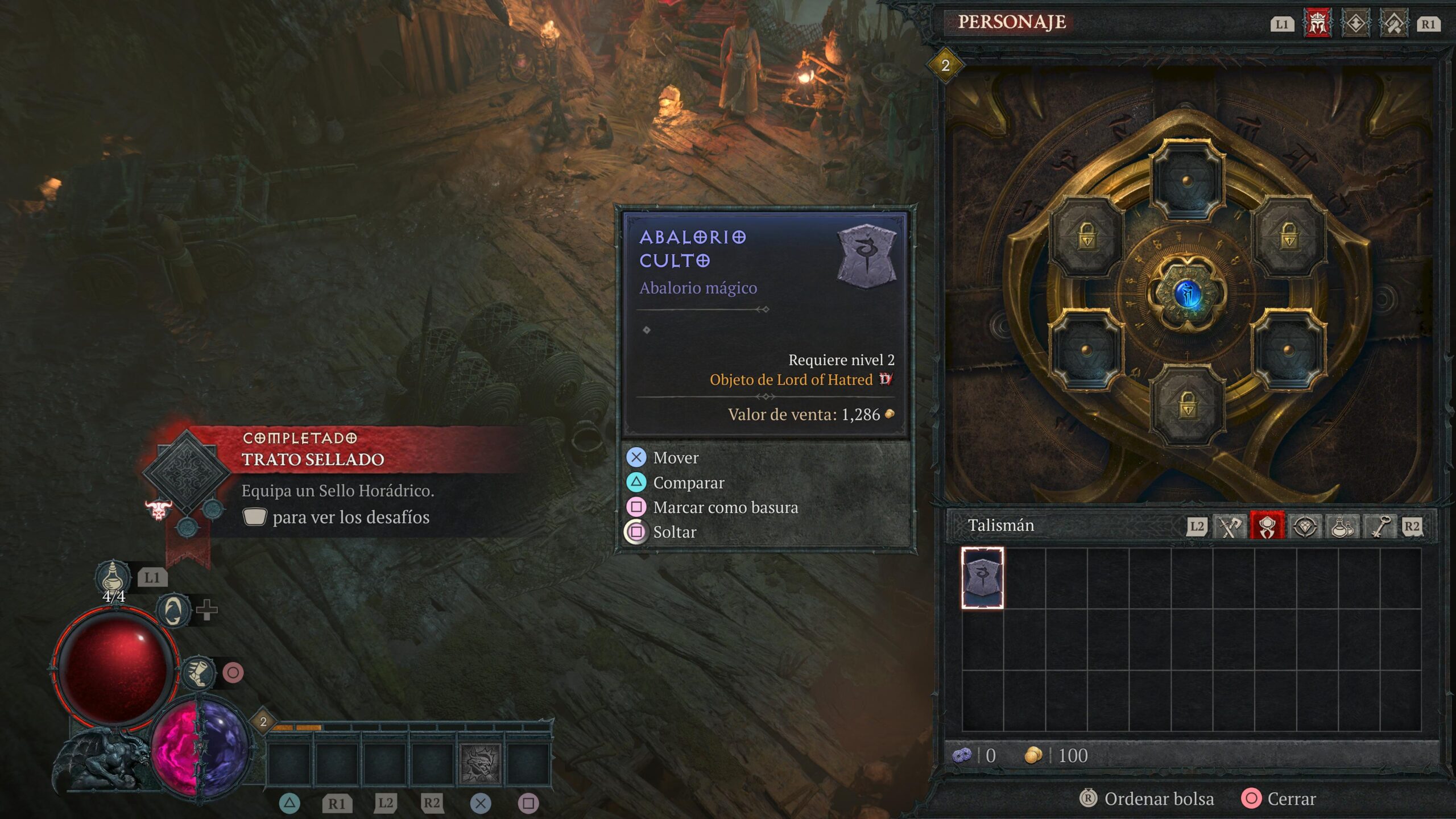Open the helmet character tab
This screenshot has height=819, width=1456.
point(1317,24)
